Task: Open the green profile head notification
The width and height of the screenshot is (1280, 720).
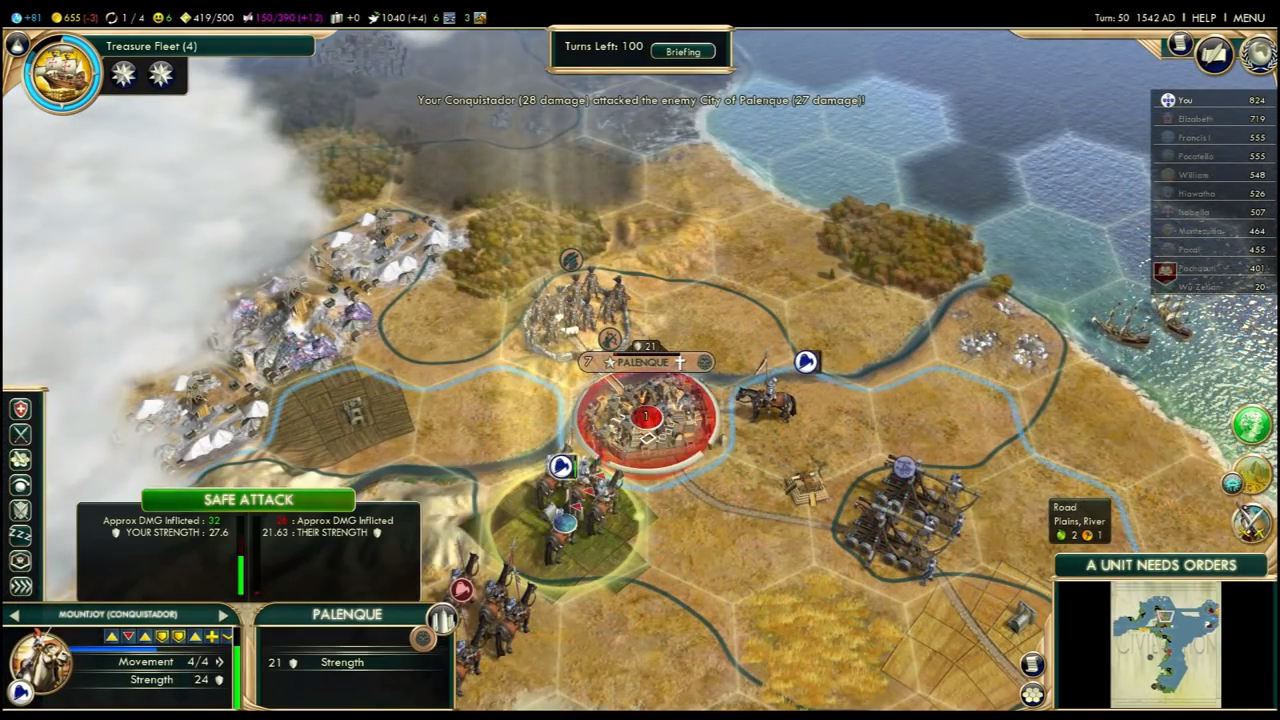Action: pos(1251,424)
